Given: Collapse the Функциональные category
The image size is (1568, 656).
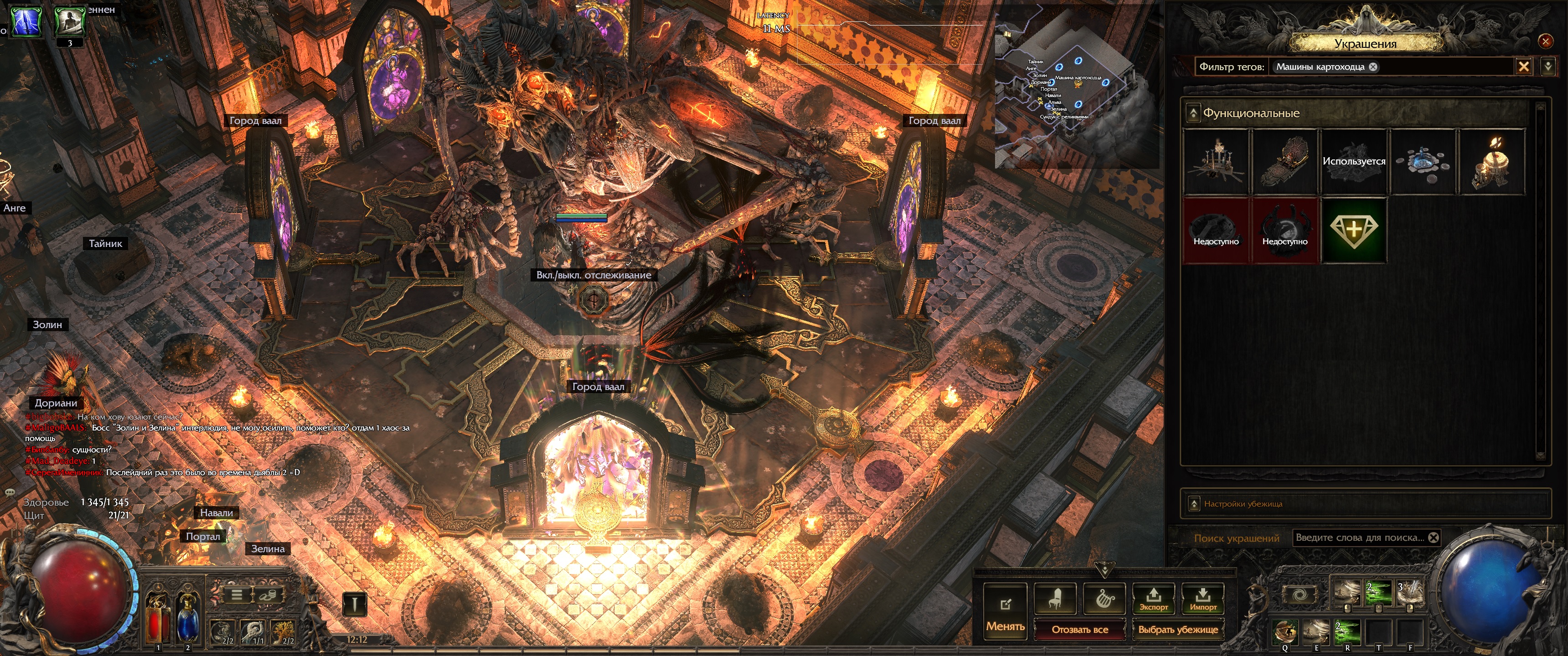Looking at the screenshot, I should coord(1193,113).
